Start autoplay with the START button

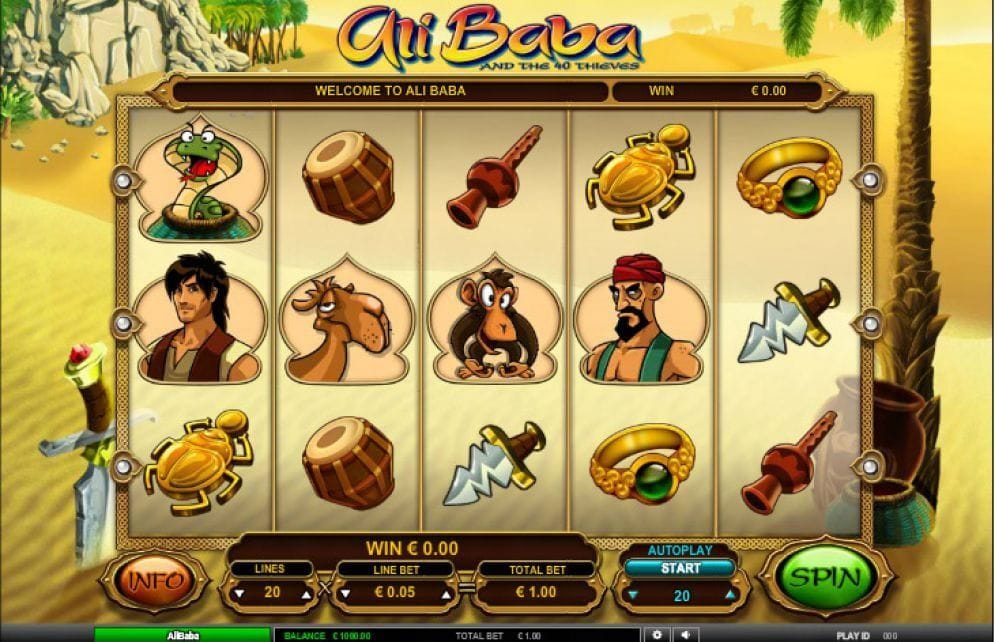point(679,568)
